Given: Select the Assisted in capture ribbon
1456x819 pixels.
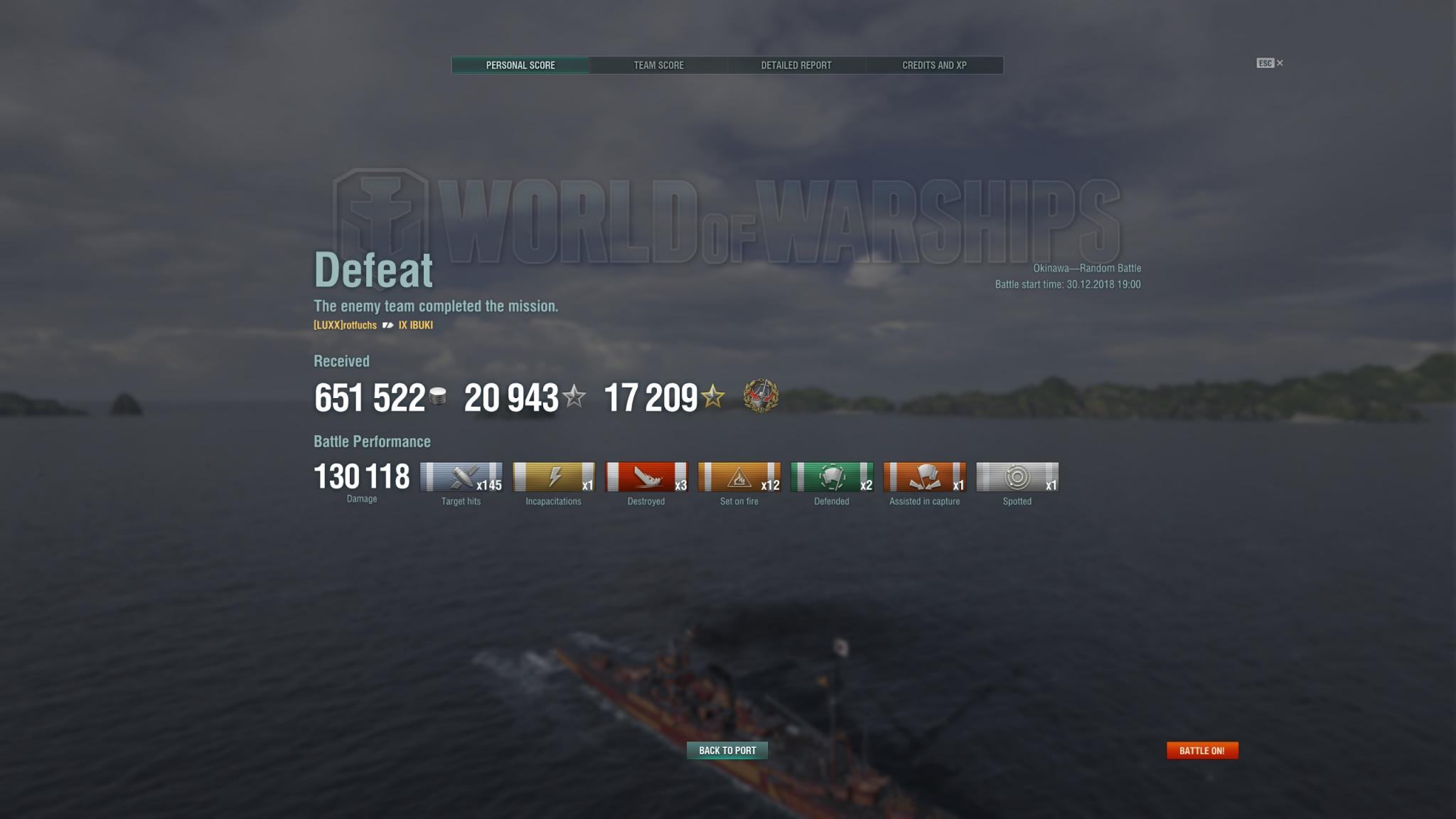Looking at the screenshot, I should 924,477.
